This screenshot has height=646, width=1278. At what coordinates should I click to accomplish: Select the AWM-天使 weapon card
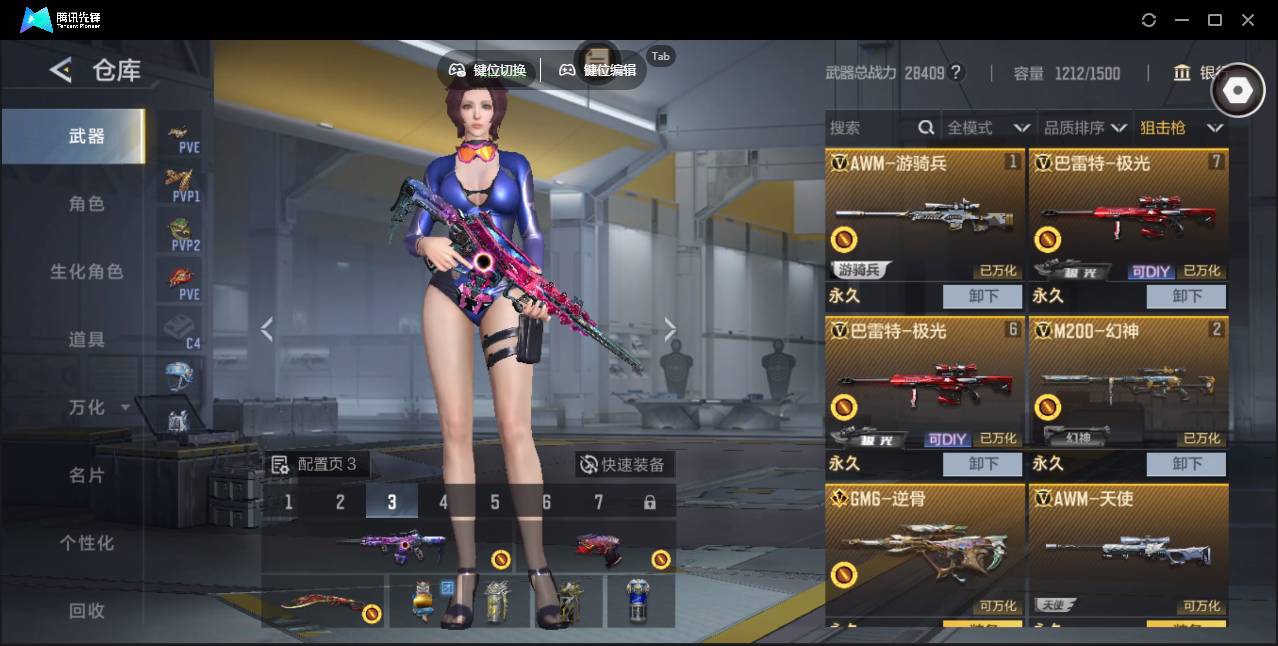point(1128,550)
